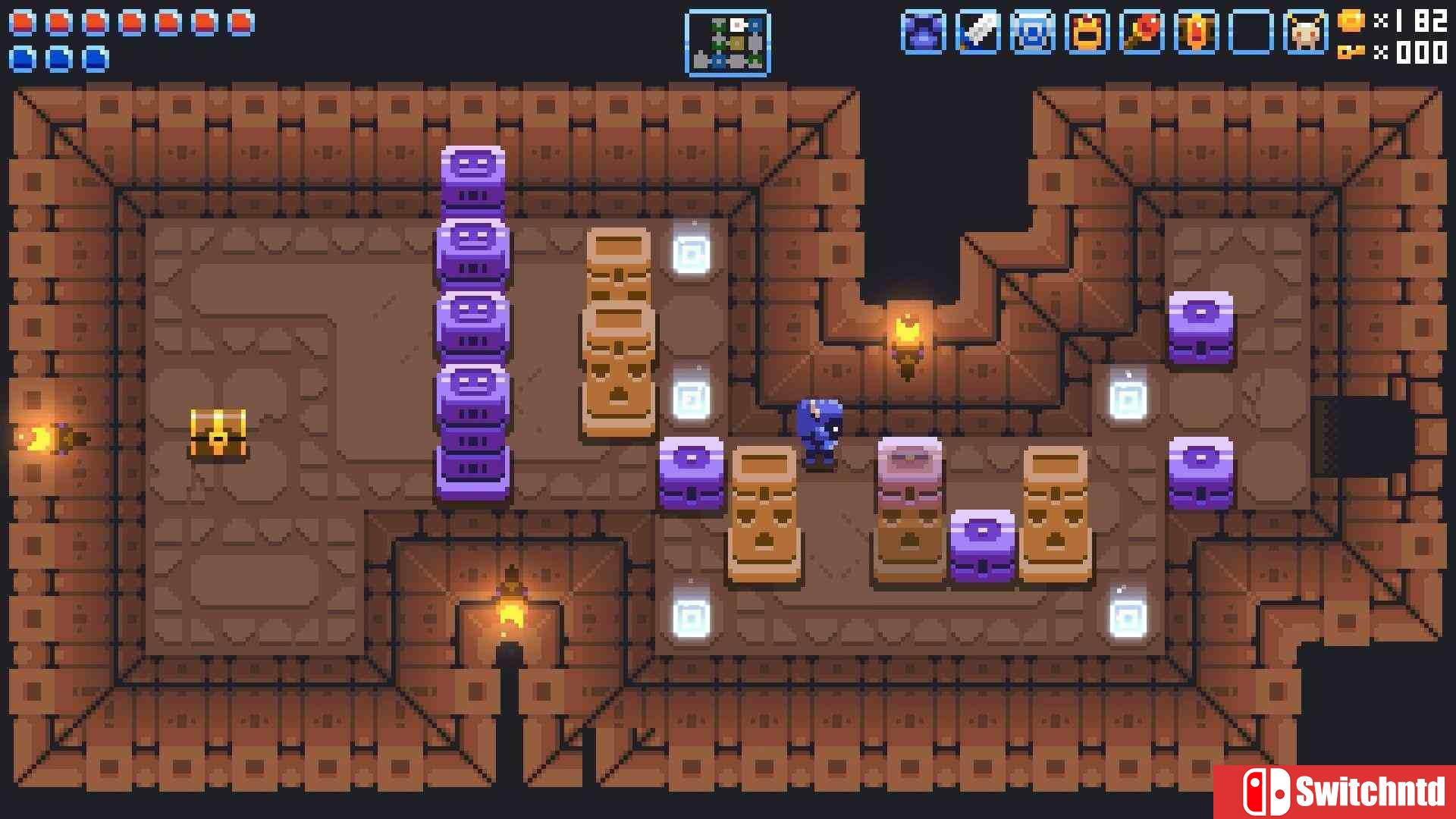
Task: Select the horned skull mask slot
Action: (1305, 33)
